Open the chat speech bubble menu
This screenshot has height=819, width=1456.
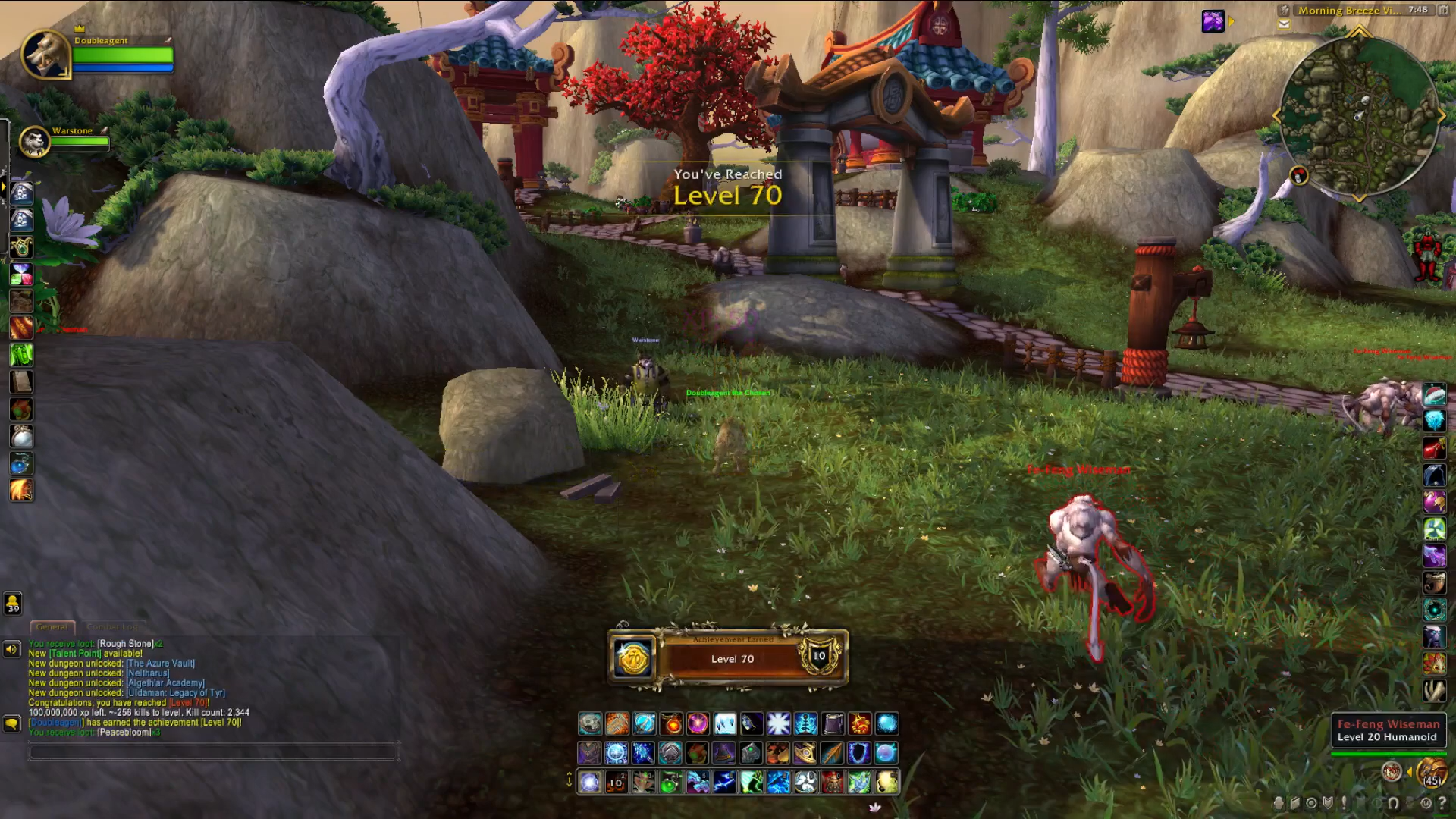click(x=11, y=723)
